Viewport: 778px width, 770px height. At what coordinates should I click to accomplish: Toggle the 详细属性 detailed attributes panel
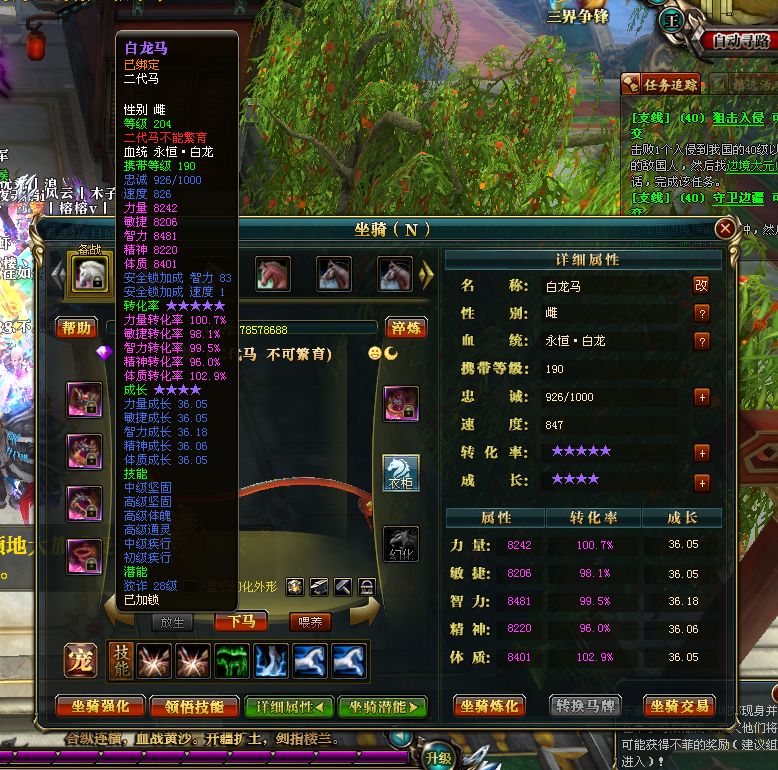(289, 706)
